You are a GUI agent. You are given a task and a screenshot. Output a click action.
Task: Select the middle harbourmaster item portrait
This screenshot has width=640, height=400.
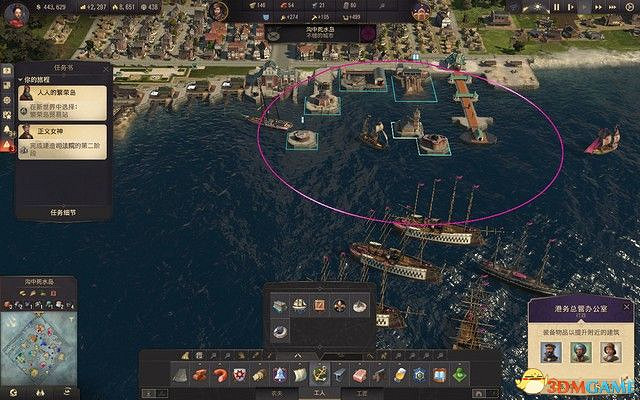(579, 352)
